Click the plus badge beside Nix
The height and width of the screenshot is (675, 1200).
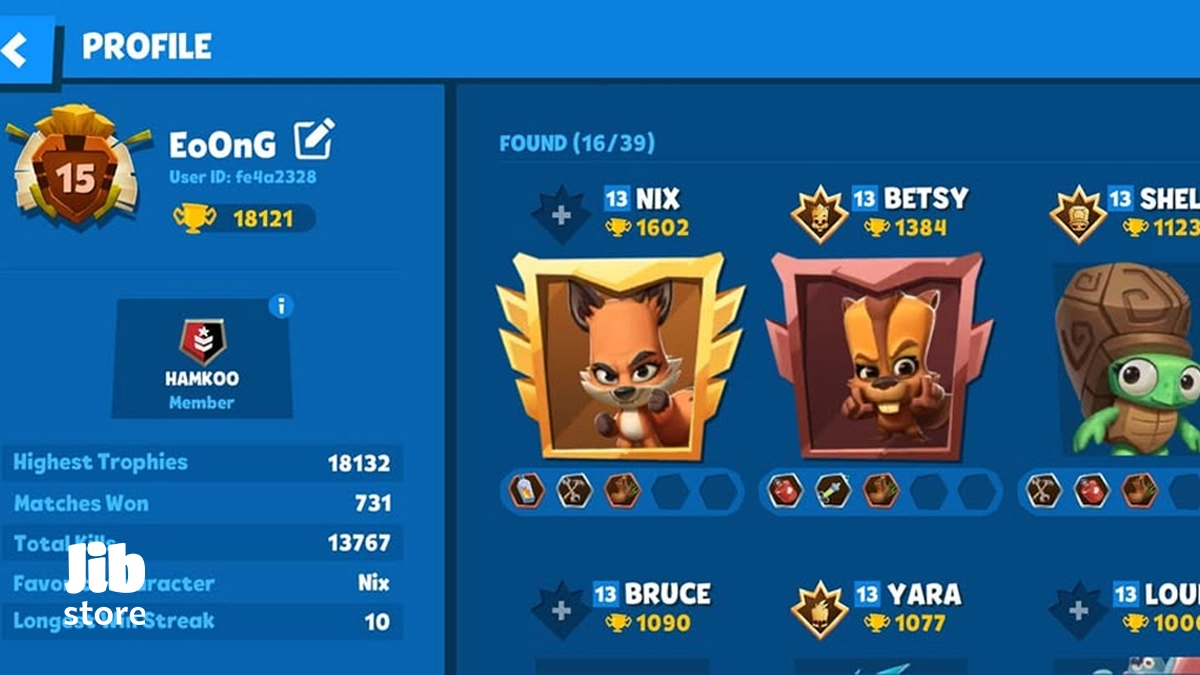(x=561, y=214)
